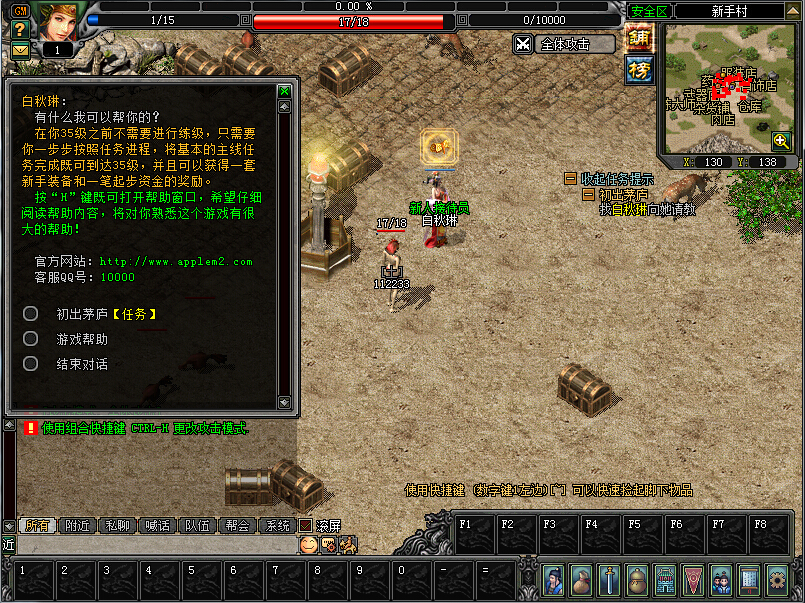Open the official website link
The width and height of the screenshot is (805, 603).
click(x=175, y=262)
